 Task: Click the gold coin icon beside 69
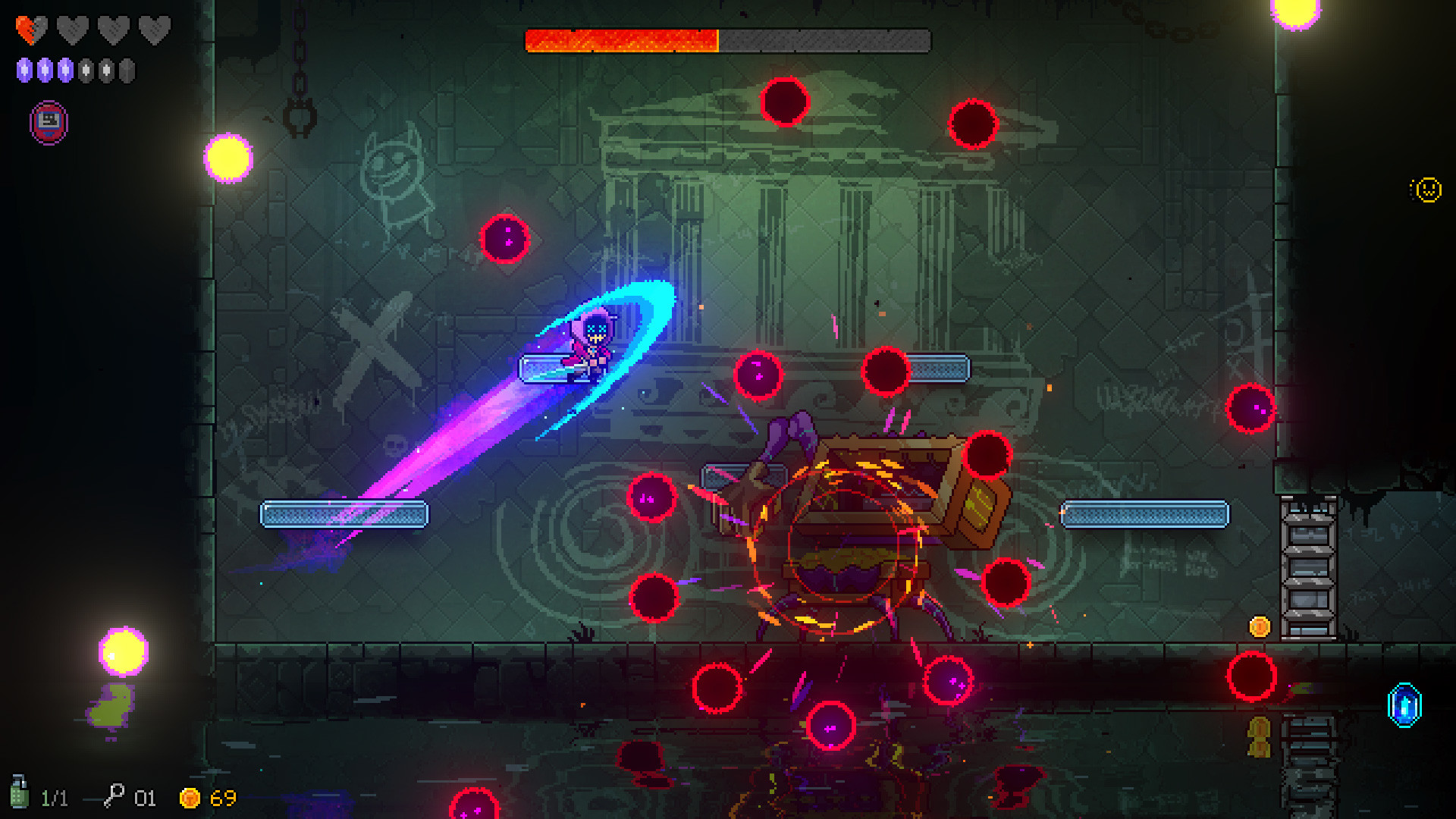point(190,798)
